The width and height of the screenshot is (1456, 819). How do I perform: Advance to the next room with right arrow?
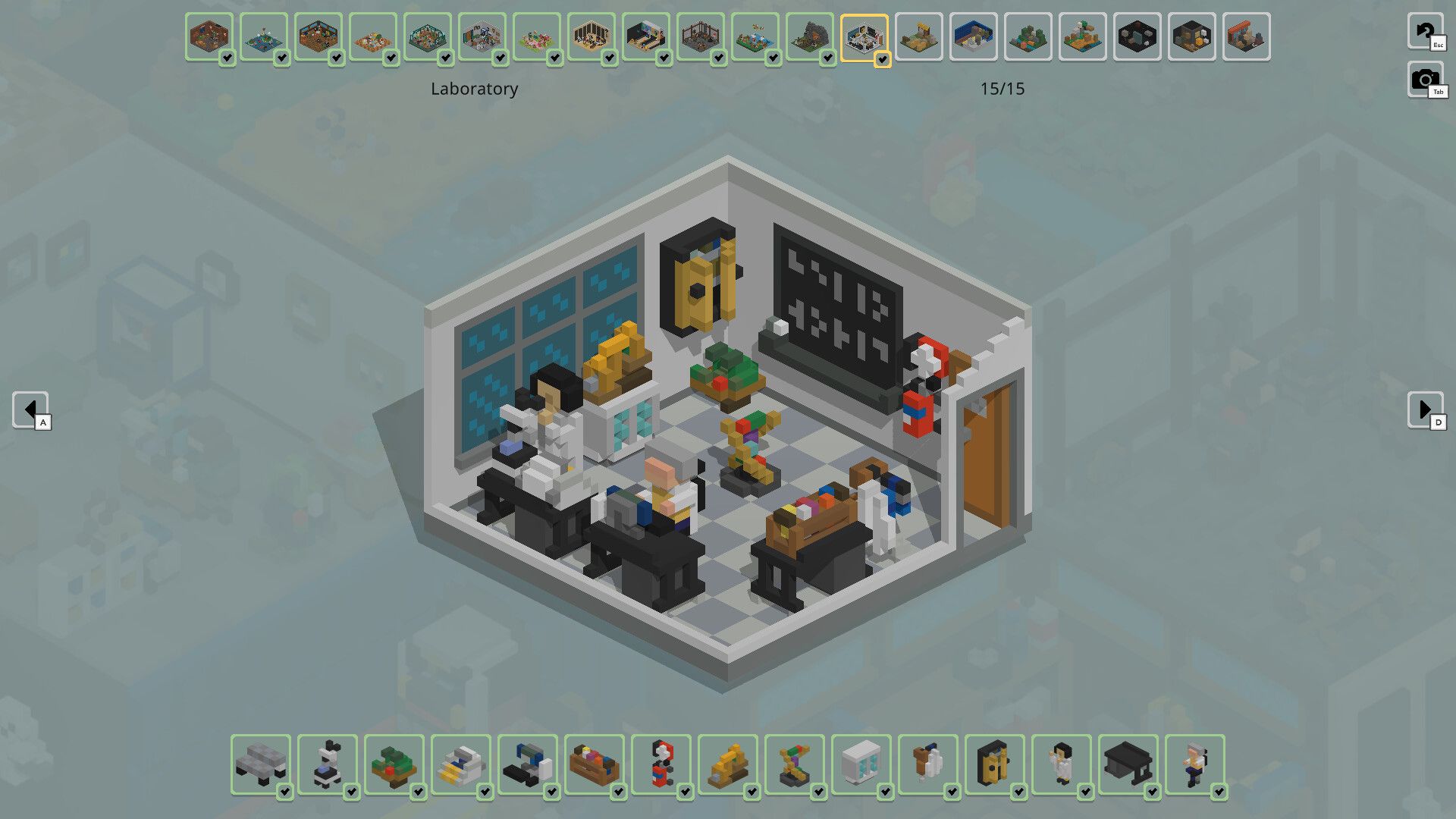[1425, 410]
